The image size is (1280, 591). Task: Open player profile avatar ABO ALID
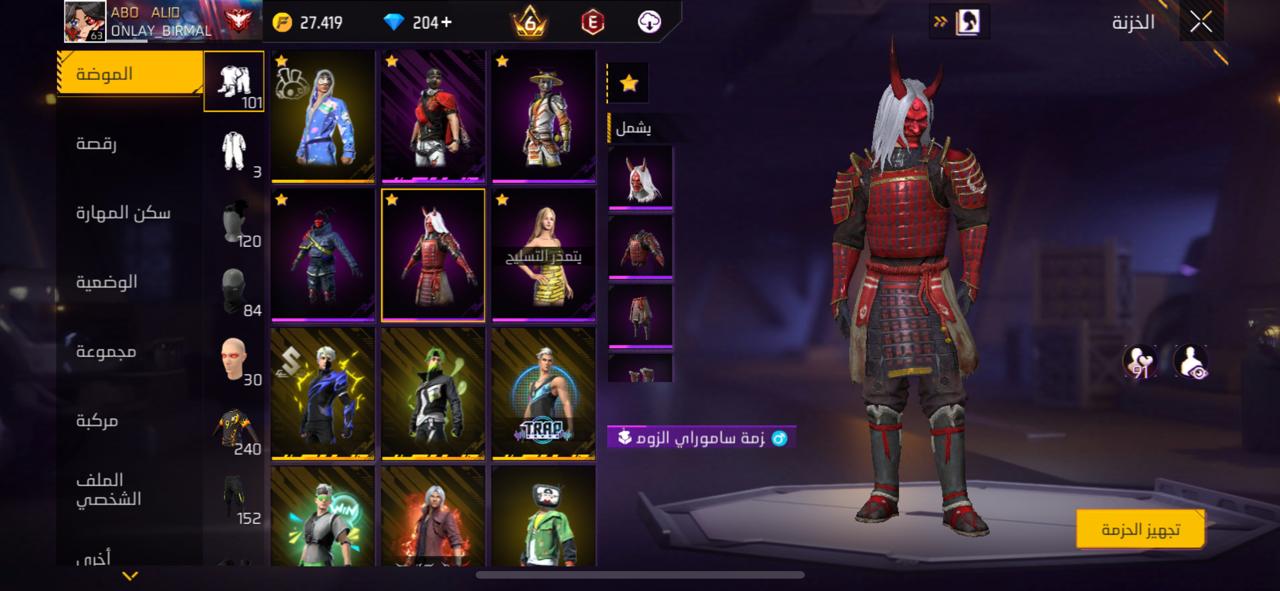[x=85, y=22]
